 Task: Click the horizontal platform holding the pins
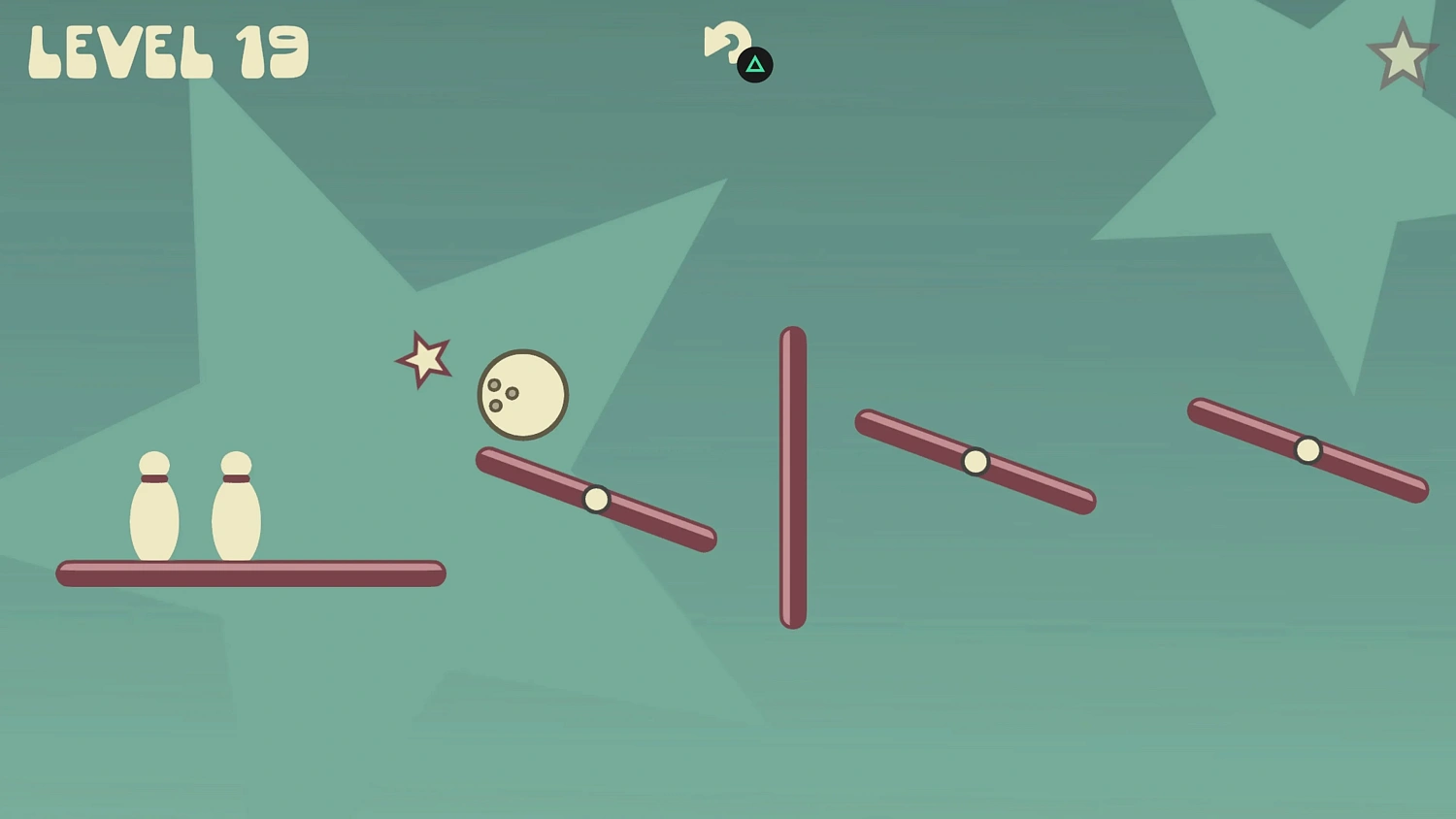coord(250,573)
